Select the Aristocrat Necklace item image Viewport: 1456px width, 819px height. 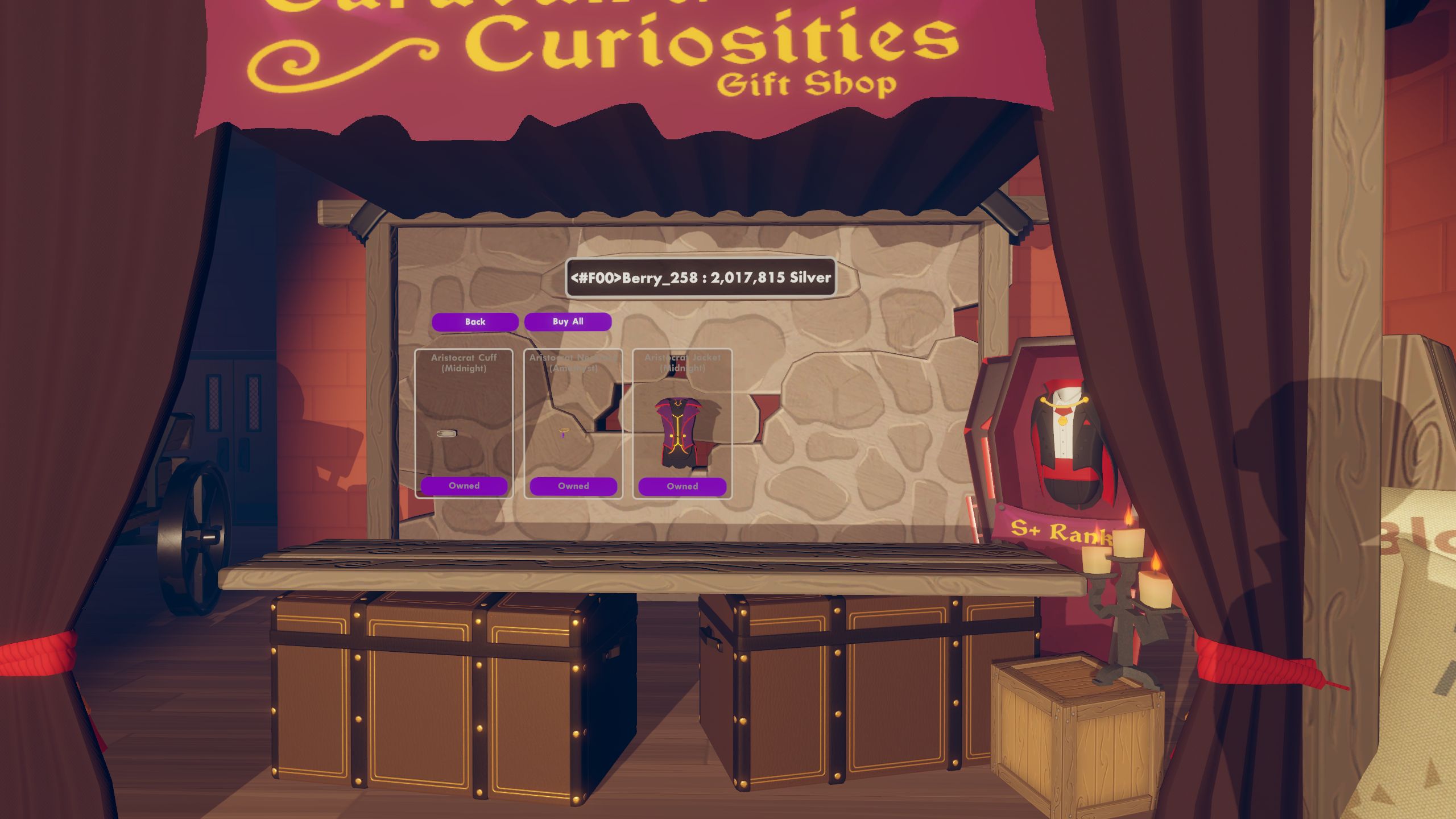tap(564, 432)
